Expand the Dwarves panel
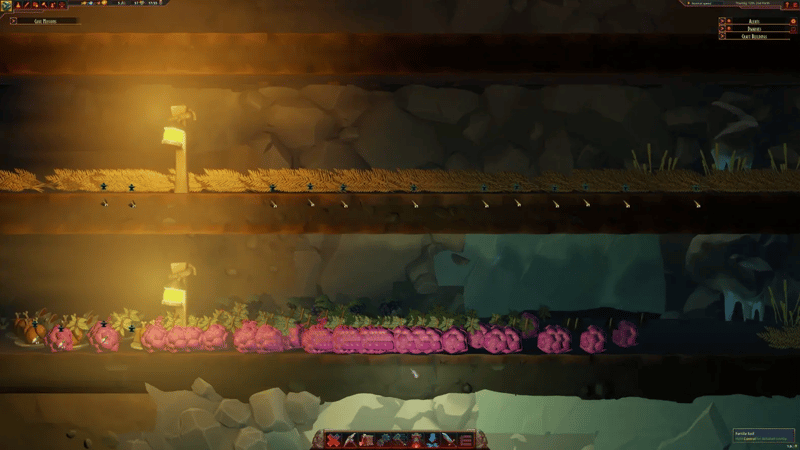This screenshot has width=800, height=450. (x=722, y=28)
